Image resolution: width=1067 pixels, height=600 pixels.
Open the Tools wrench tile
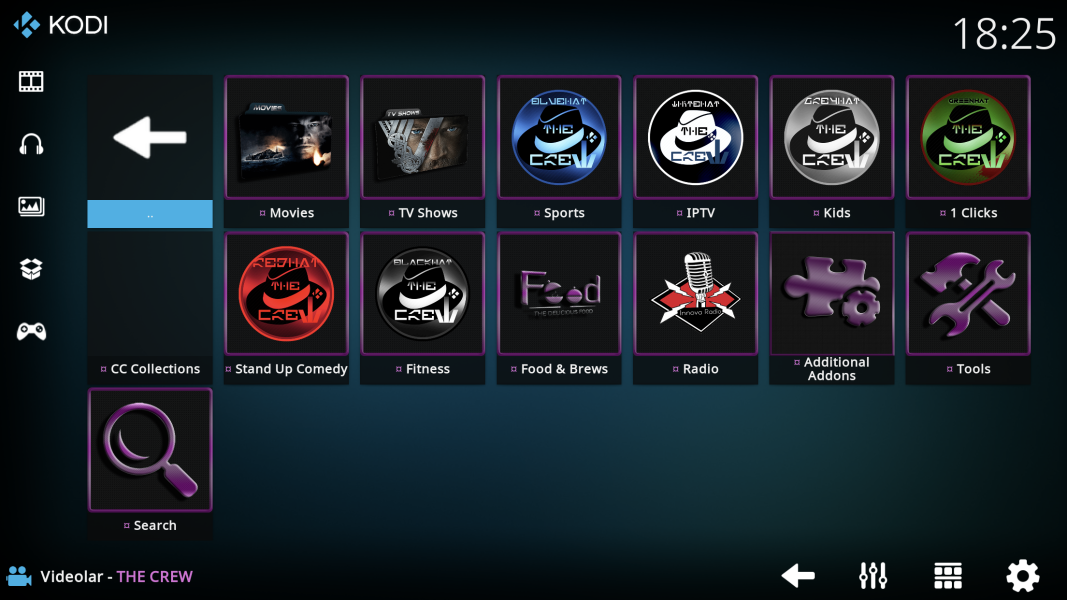pyautogui.click(x=968, y=294)
